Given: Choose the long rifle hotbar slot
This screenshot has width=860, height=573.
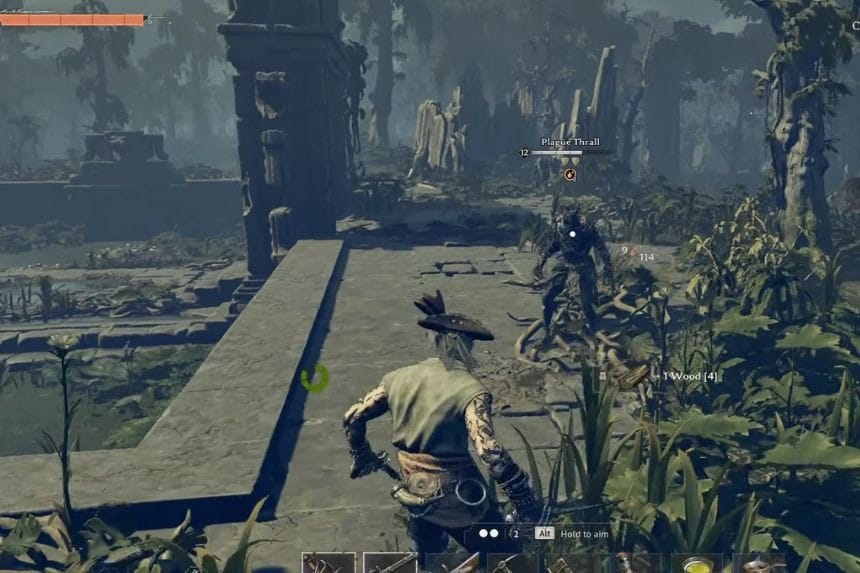Looking at the screenshot, I should click(389, 563).
